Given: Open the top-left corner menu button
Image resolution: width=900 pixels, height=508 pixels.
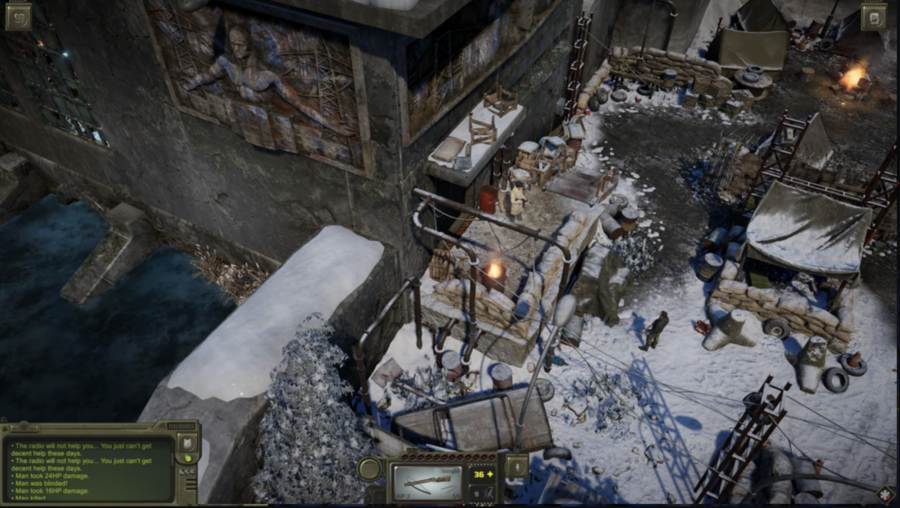Looking at the screenshot, I should tap(18, 16).
